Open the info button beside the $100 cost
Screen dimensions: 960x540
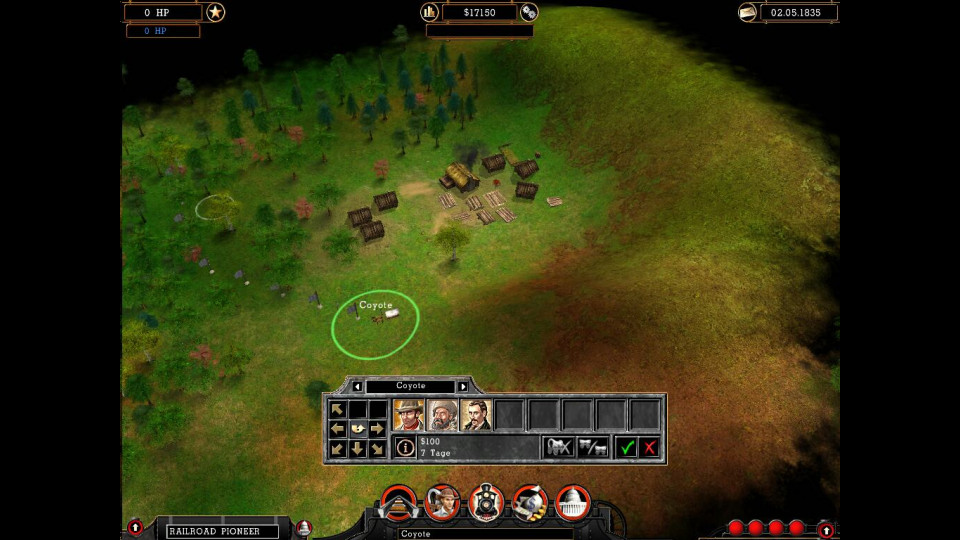click(405, 447)
